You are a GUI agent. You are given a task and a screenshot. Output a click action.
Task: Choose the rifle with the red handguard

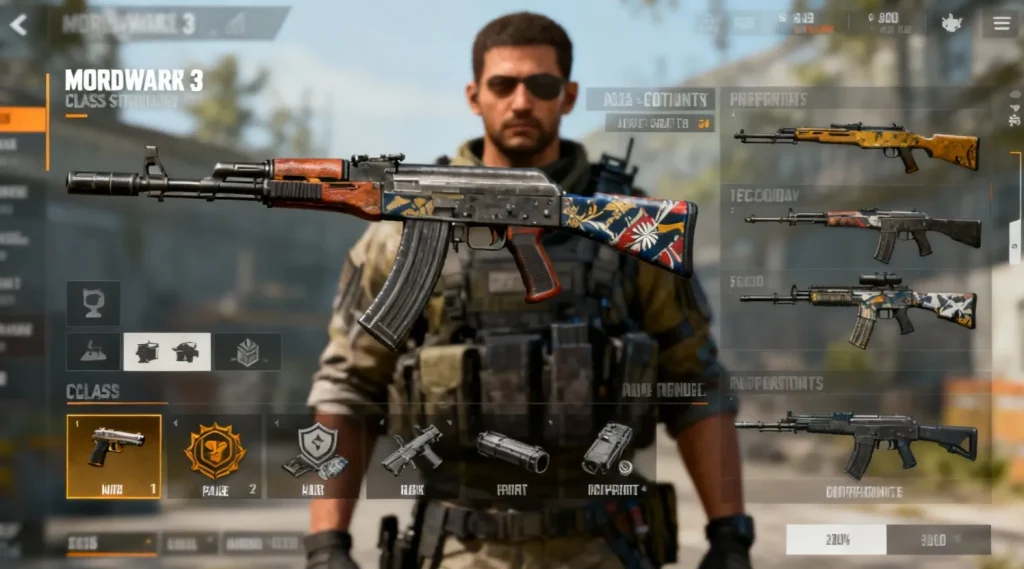pos(862,229)
